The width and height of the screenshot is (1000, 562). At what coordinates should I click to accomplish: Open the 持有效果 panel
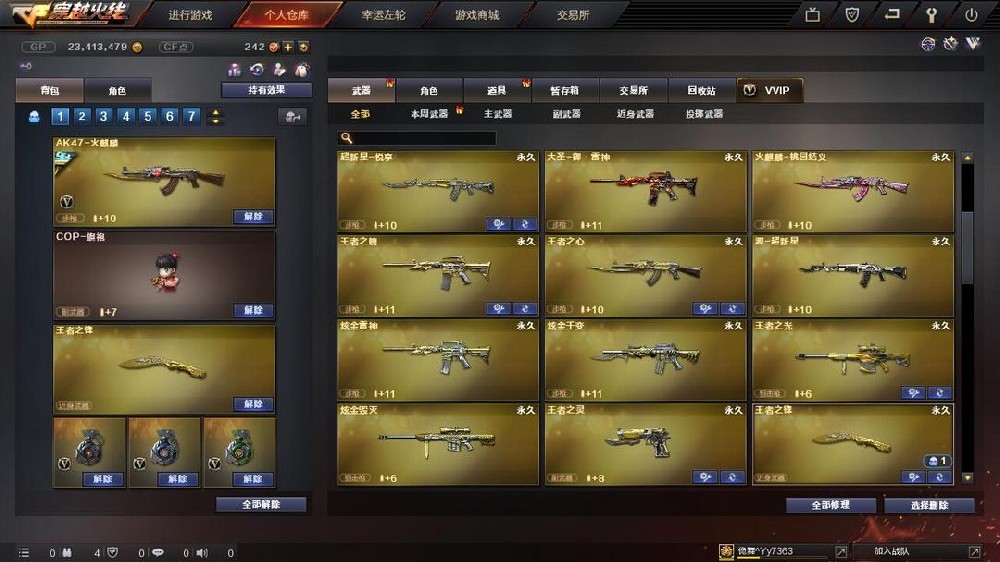coord(266,90)
